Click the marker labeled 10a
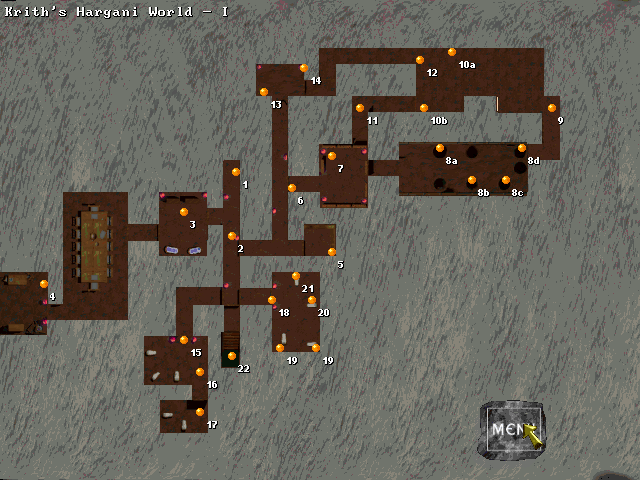Viewport: 640px width, 480px height. (452, 52)
